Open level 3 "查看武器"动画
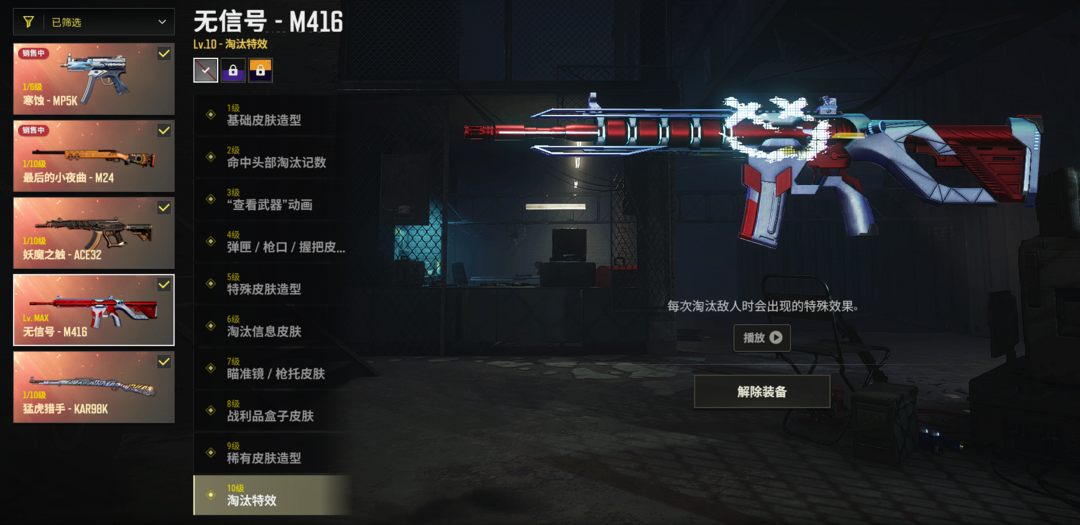Image resolution: width=1080 pixels, height=525 pixels. 272,200
